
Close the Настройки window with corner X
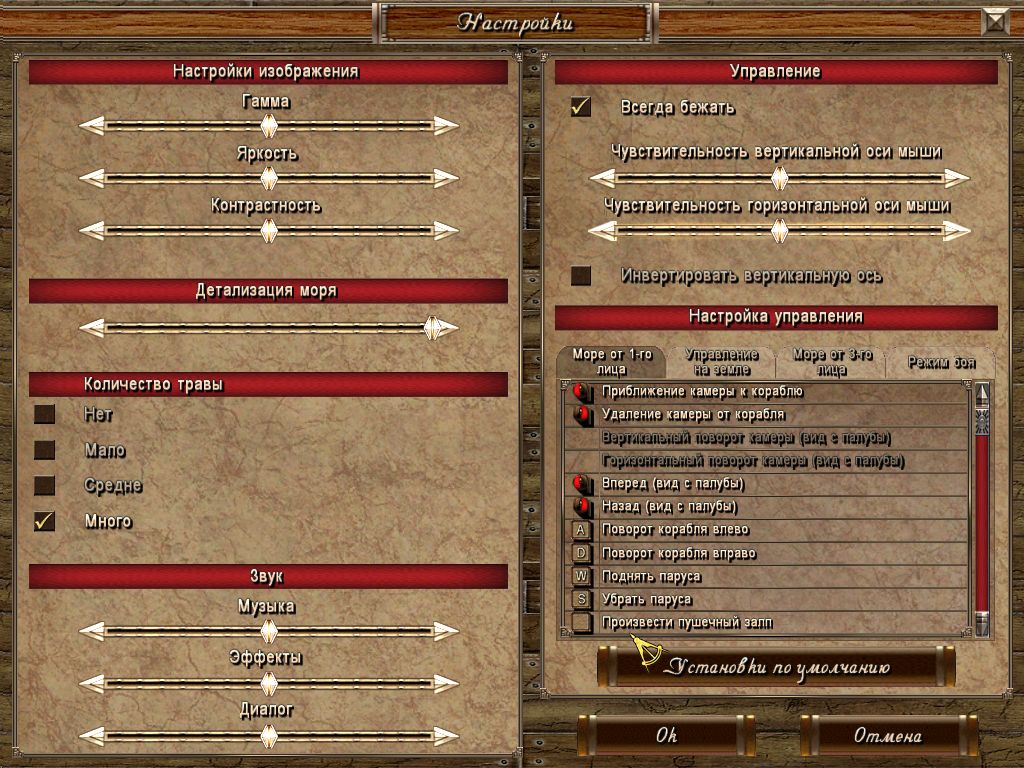(x=996, y=22)
